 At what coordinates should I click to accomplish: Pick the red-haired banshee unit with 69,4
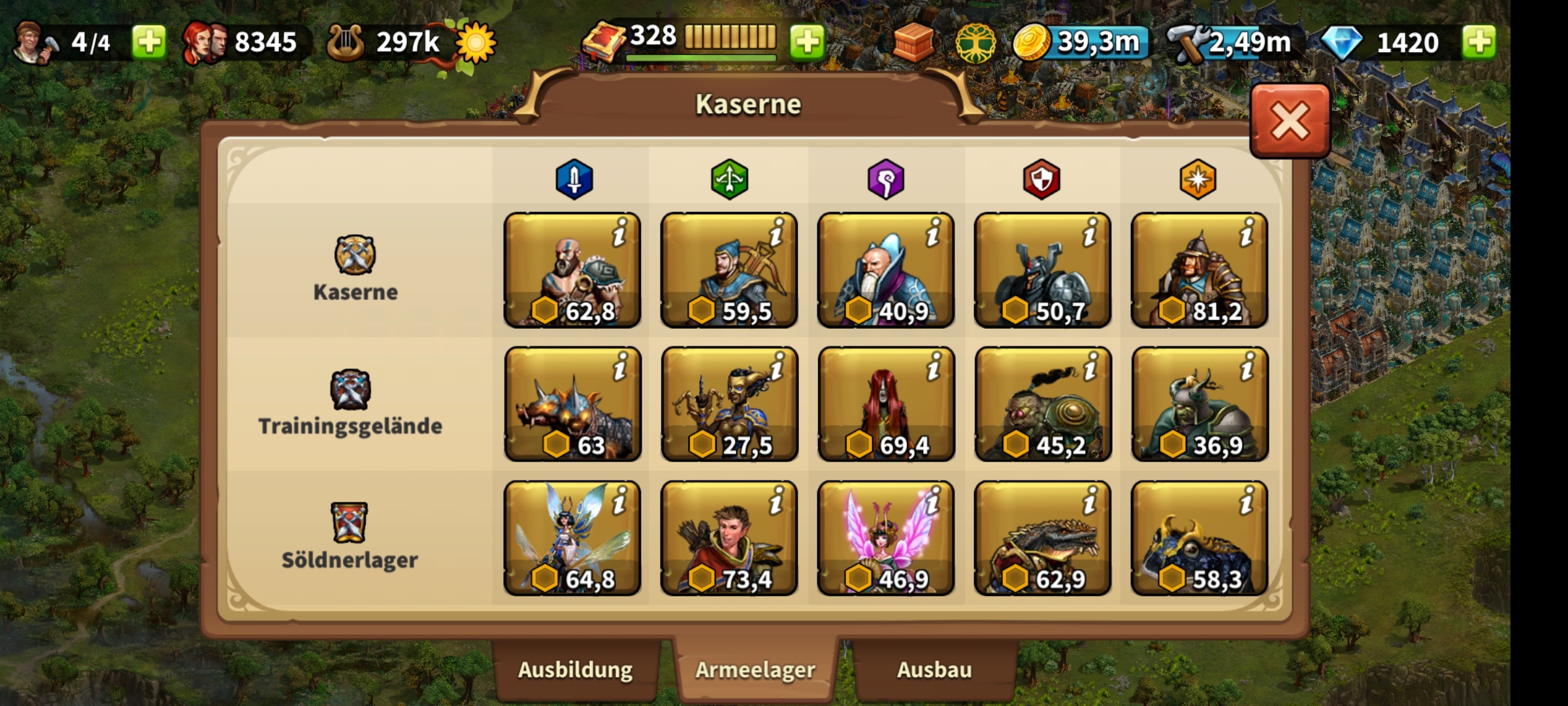point(886,404)
